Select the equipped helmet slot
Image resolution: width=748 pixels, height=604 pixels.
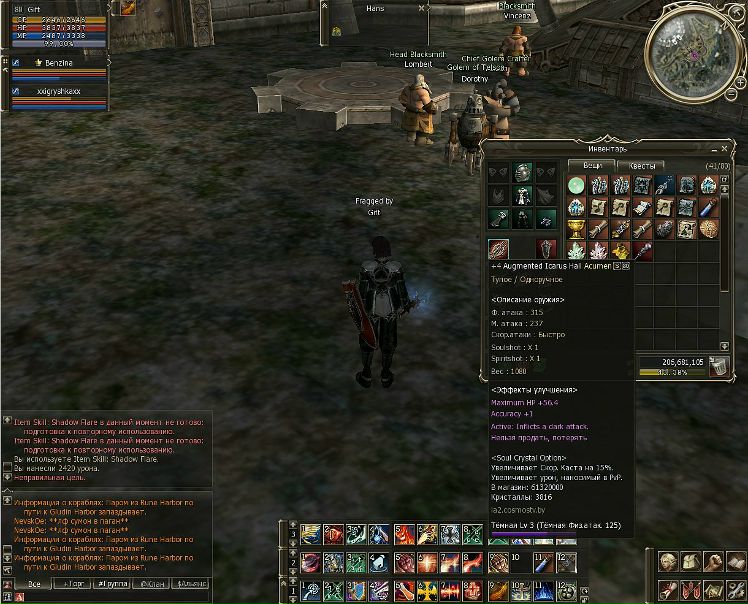coord(522,173)
